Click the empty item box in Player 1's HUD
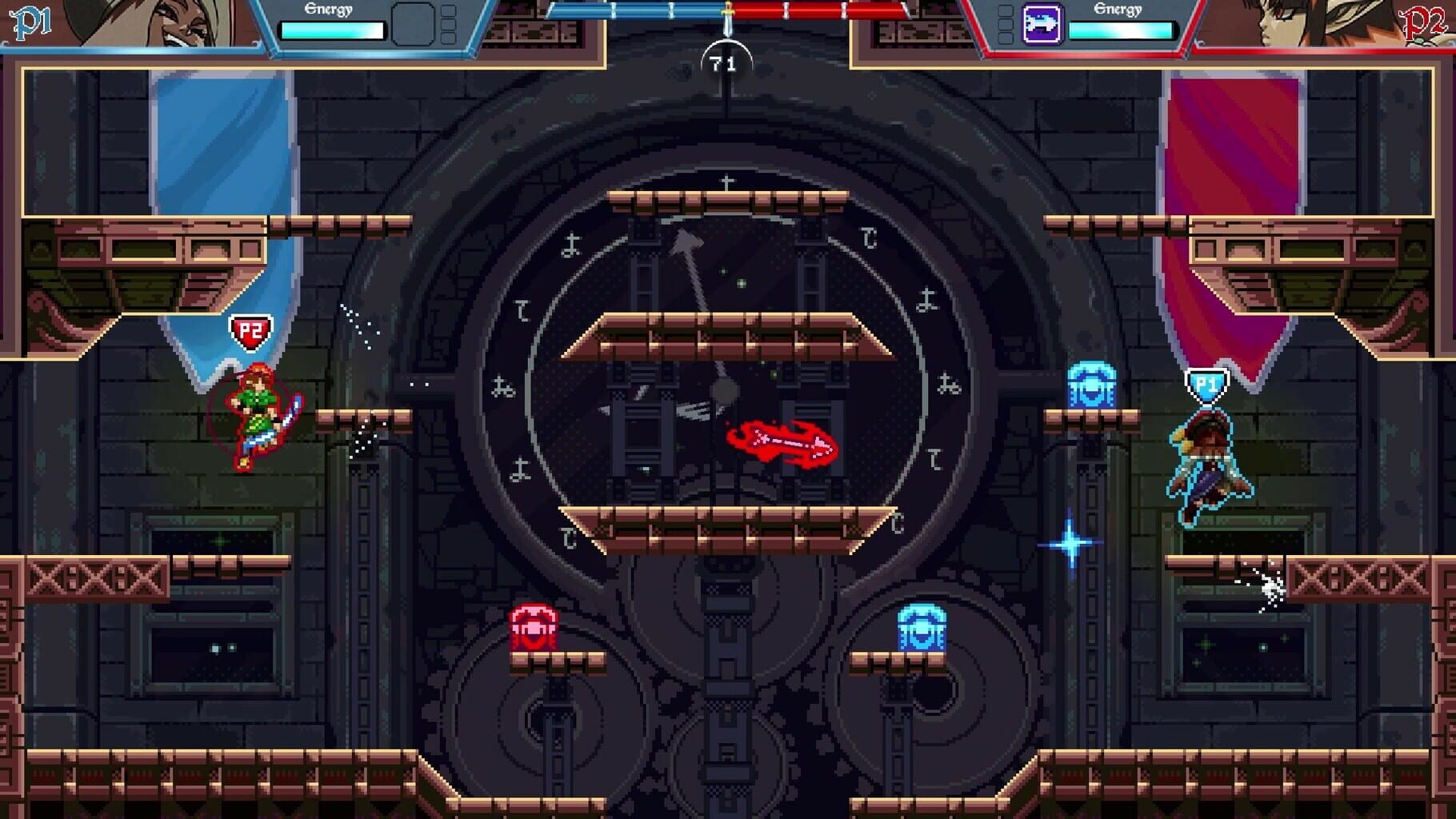 click(x=413, y=24)
